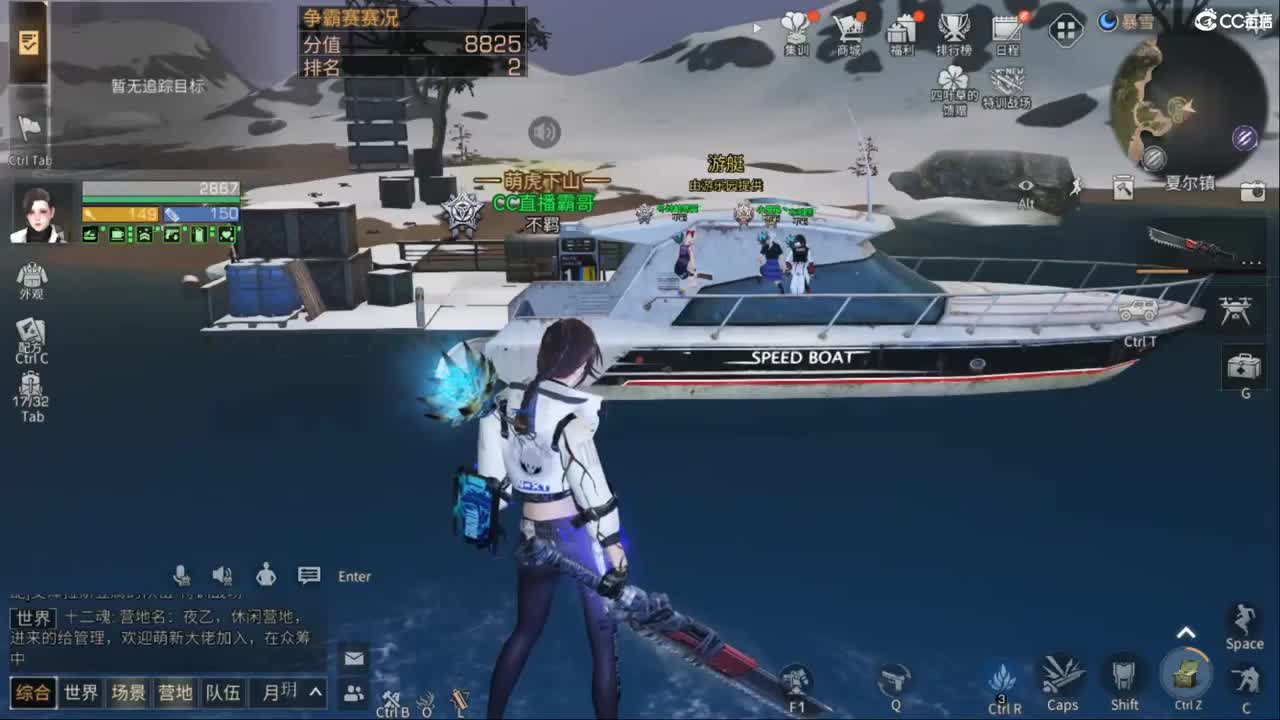Open the building hammer tool (Ctrl B)
Screen dimensions: 1280x720
pos(393,700)
